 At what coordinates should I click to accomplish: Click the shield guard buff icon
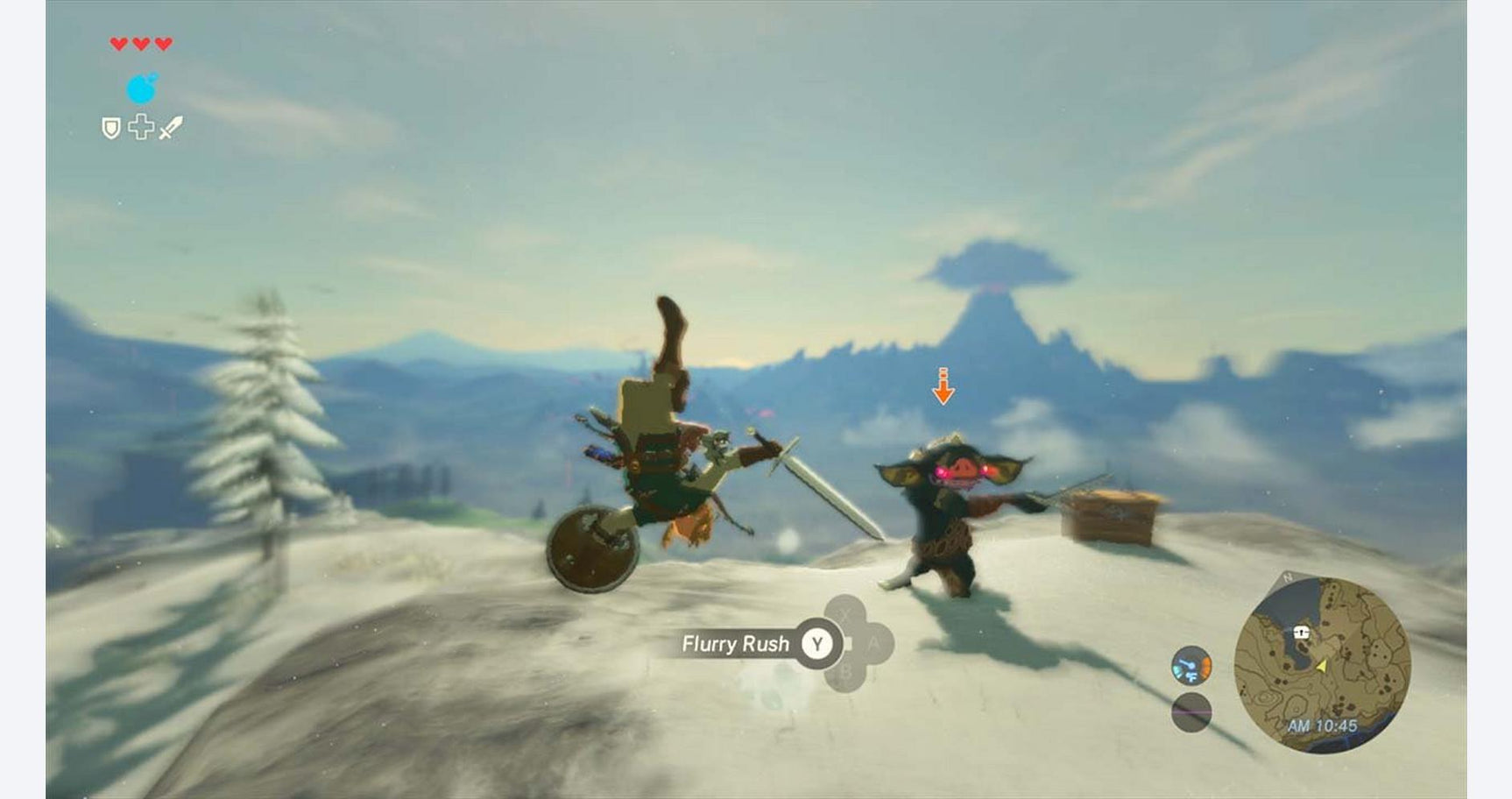click(x=111, y=127)
